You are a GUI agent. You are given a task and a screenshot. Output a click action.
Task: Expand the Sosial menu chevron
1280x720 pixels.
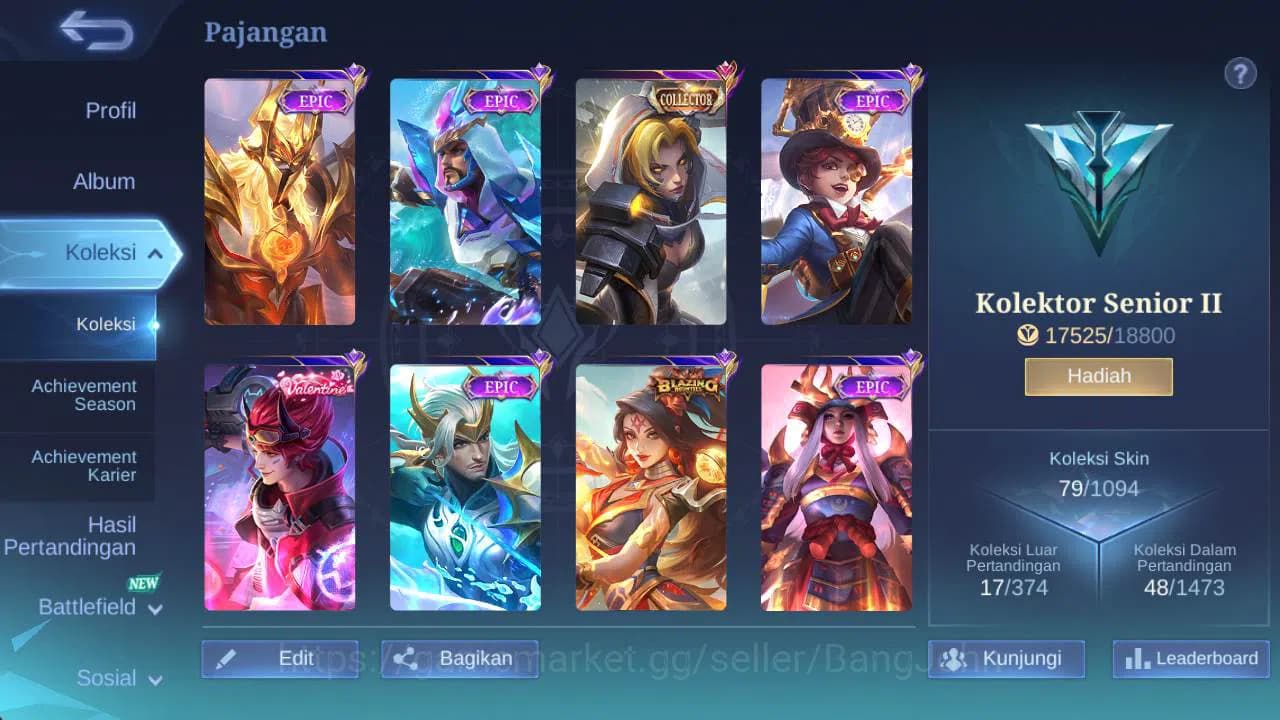[155, 680]
